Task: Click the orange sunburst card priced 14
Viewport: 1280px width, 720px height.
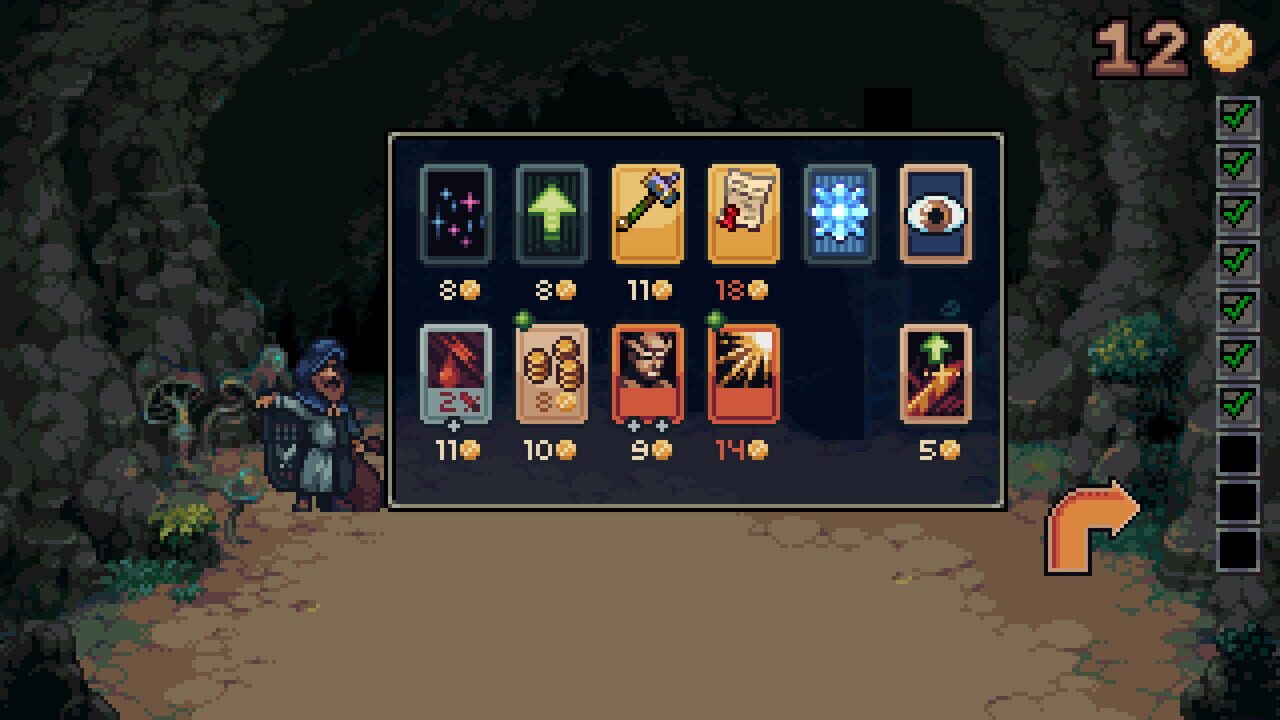Action: (x=744, y=375)
